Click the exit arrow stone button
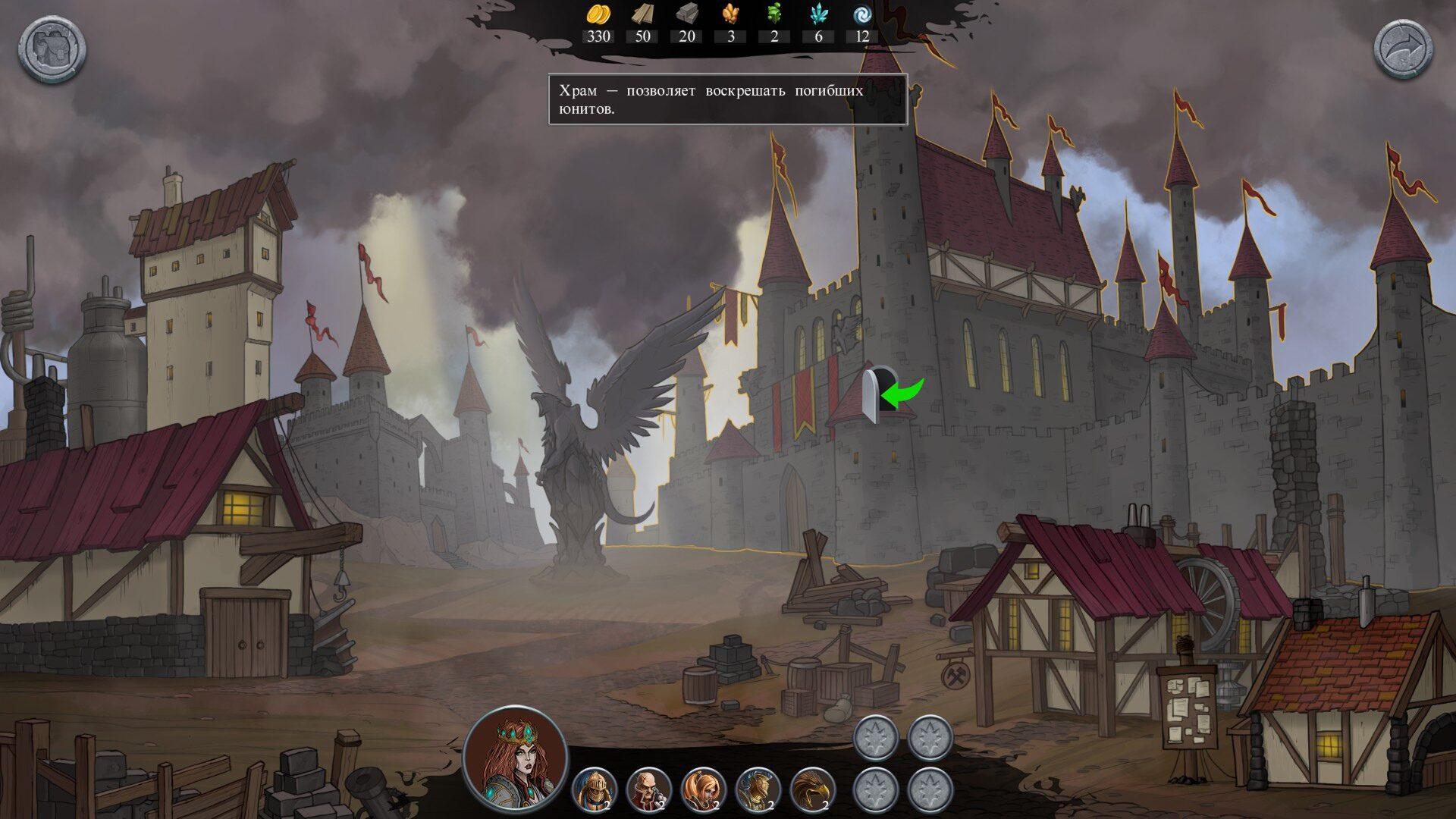Viewport: 1456px width, 819px height. (1404, 50)
